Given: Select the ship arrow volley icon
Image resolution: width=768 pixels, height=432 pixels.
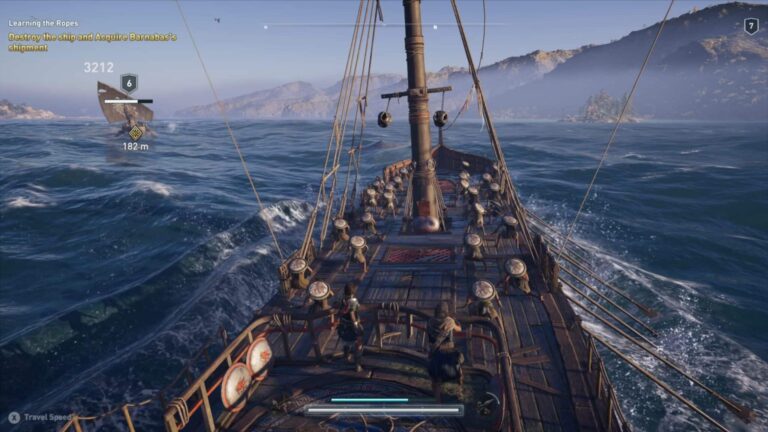Looking at the screenshot, I should pyautogui.click(x=485, y=405).
